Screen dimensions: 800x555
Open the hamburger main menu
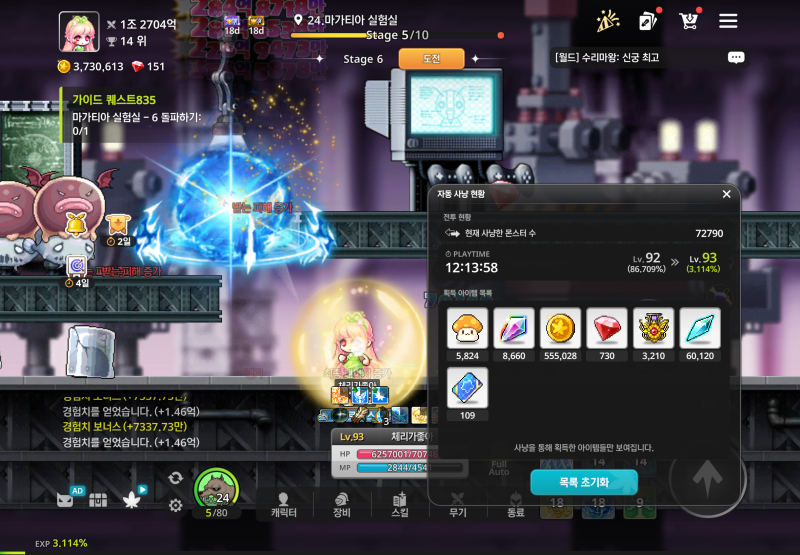(728, 21)
